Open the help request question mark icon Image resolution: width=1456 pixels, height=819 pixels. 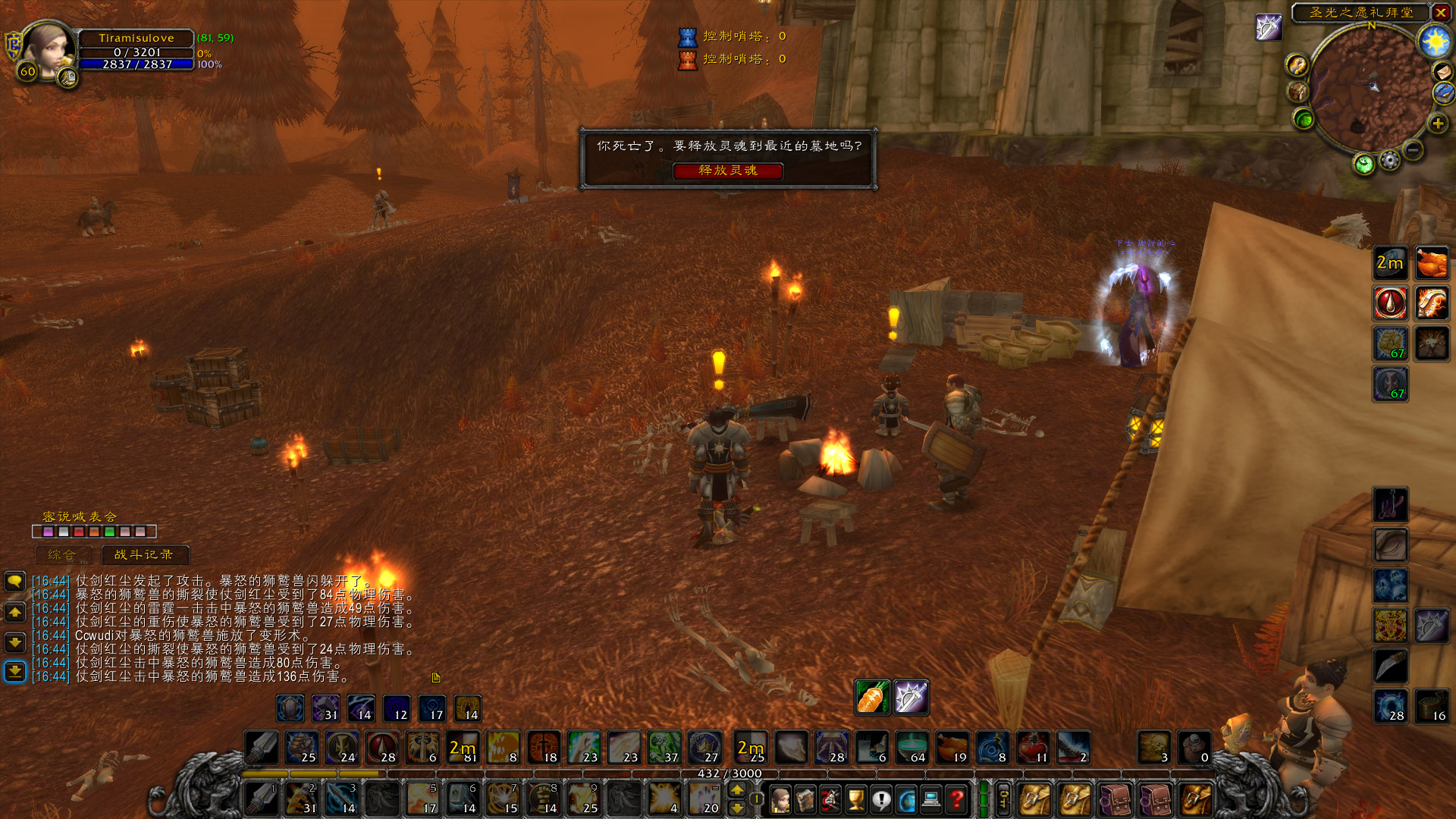[957, 799]
